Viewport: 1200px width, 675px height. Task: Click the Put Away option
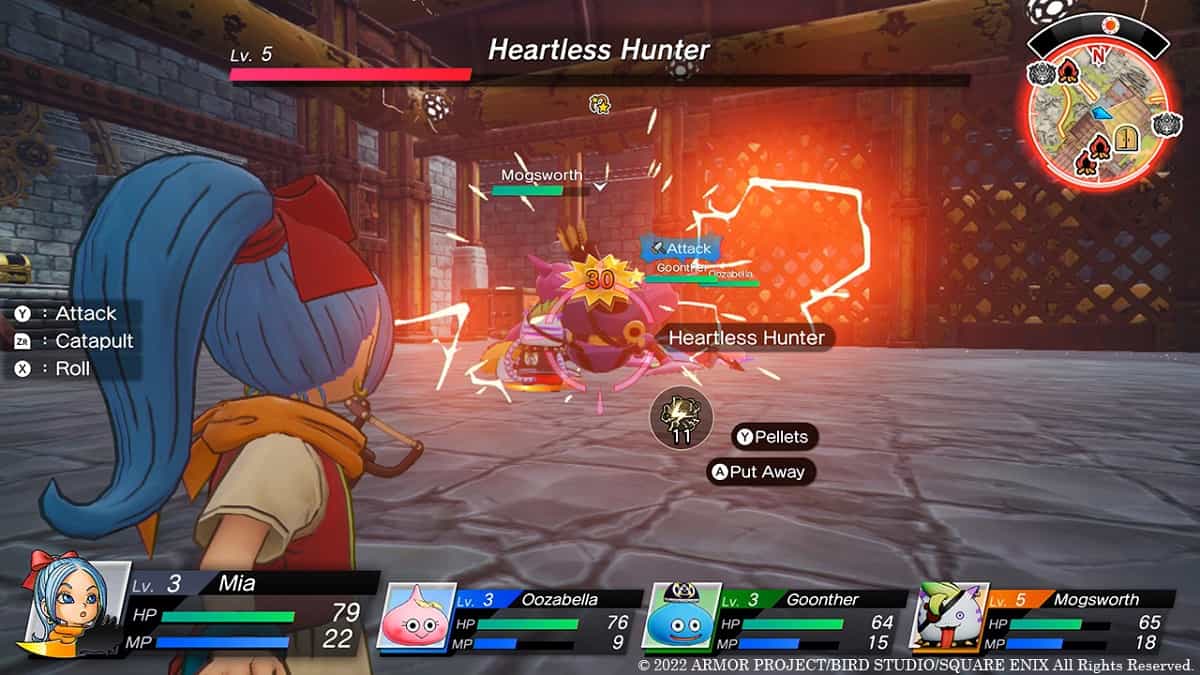[760, 472]
